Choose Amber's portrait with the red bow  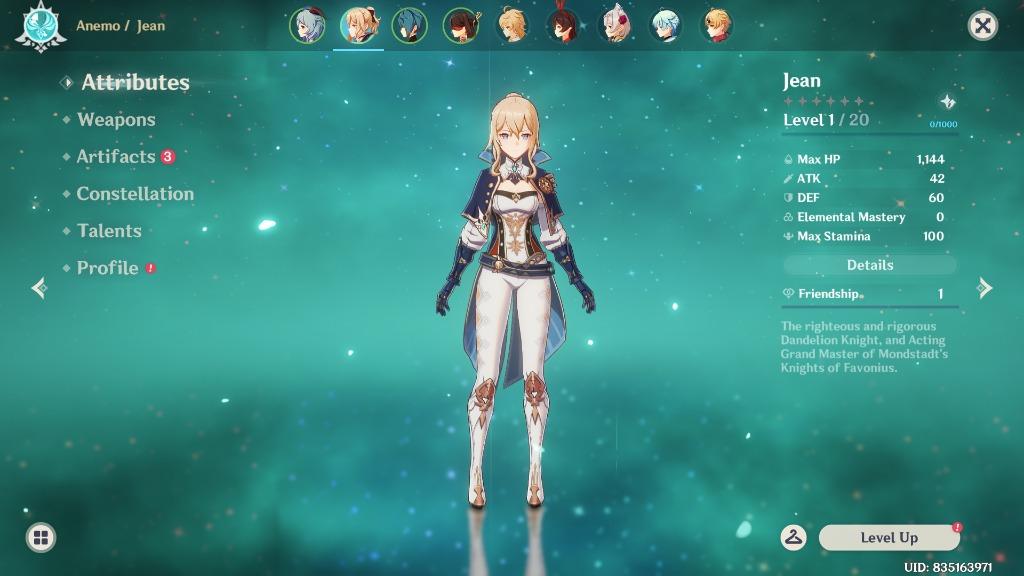(563, 26)
